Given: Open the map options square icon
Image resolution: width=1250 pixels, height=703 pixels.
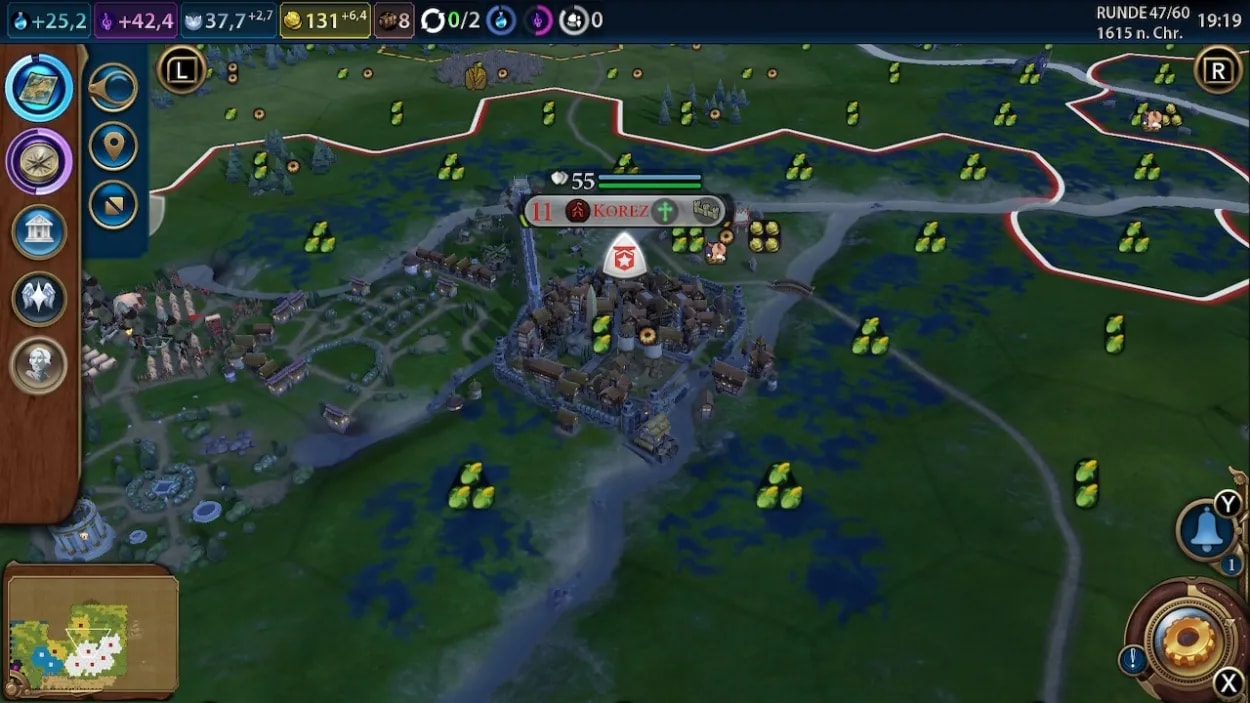Looking at the screenshot, I should point(113,205).
